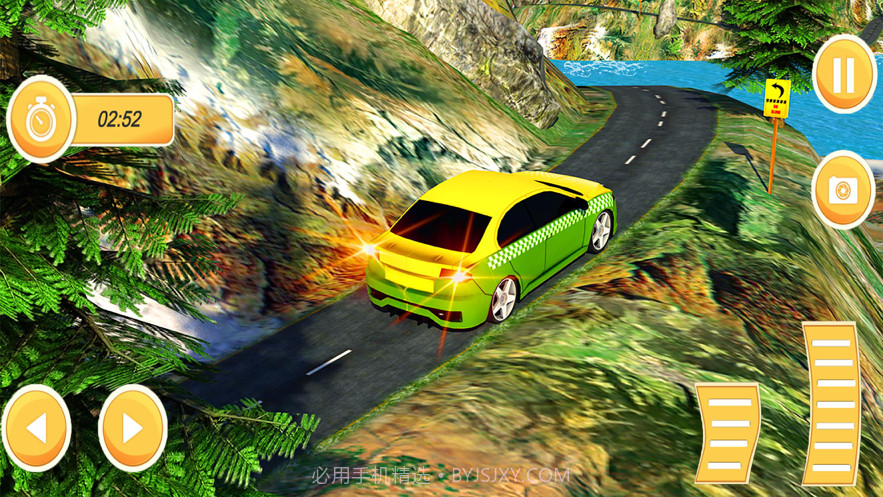Switch camera view with the camera button
883x497 pixels.
pos(843,190)
